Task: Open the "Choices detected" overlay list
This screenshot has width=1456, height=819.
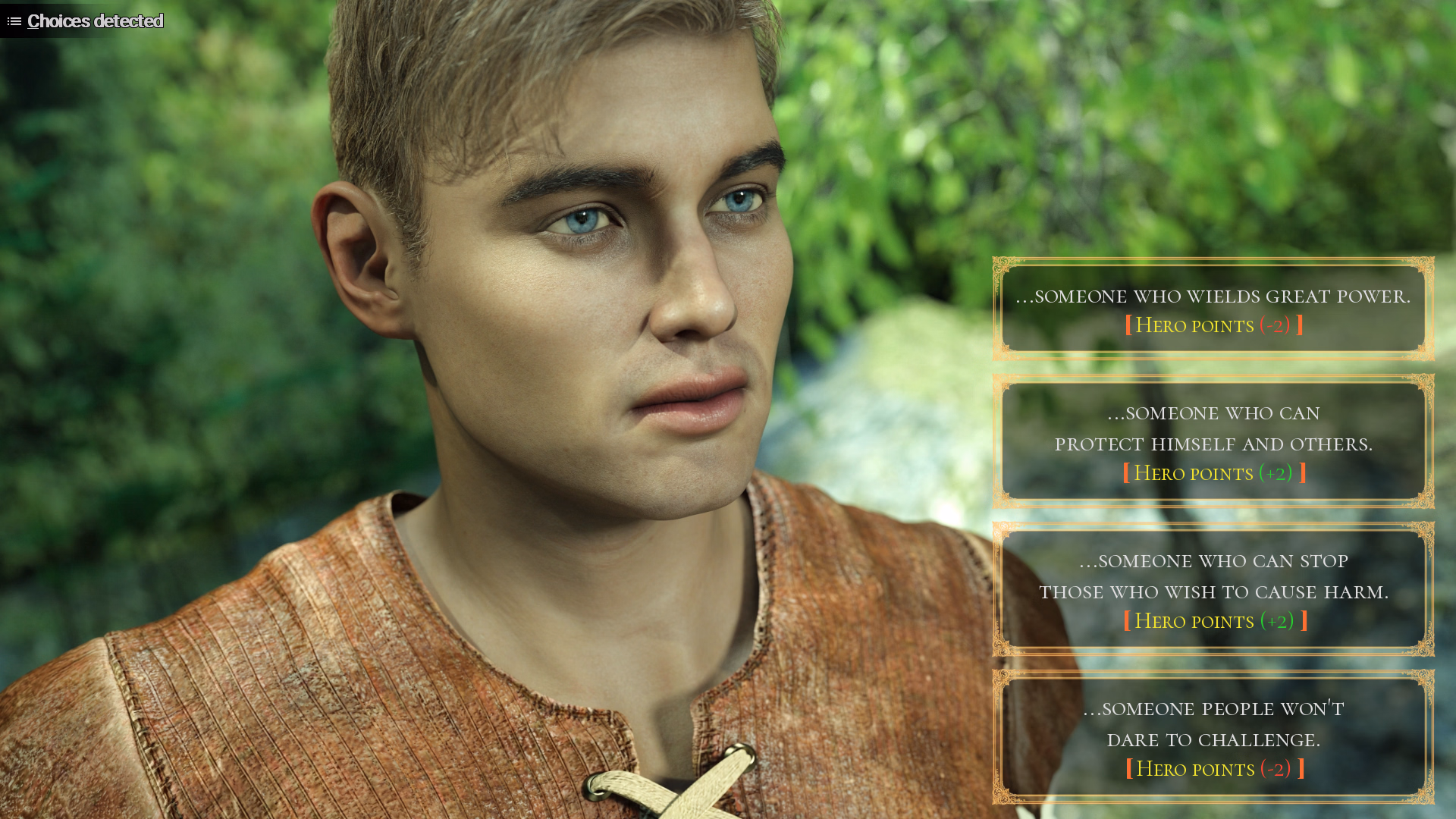Action: click(85, 20)
